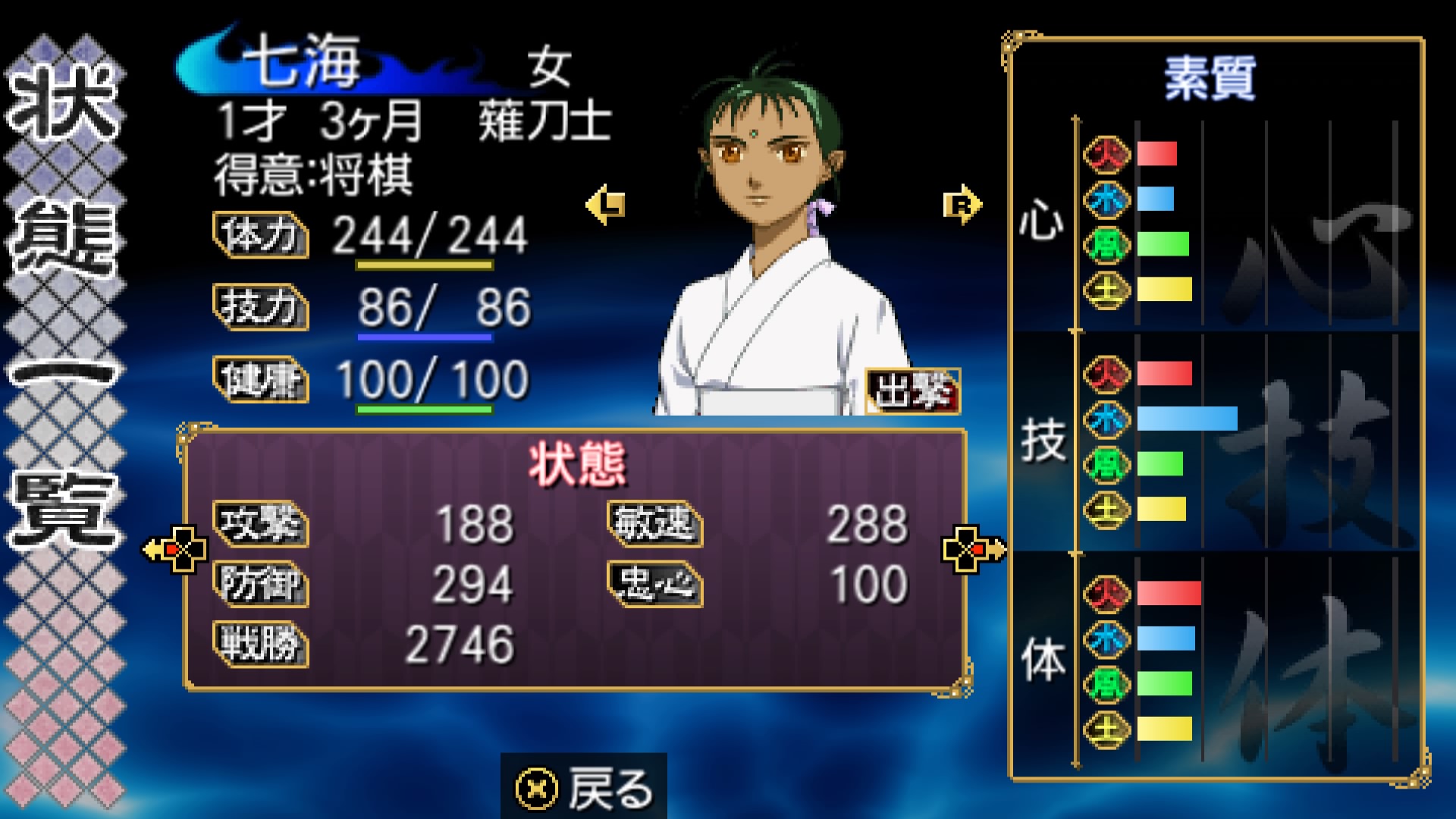This screenshot has width=1456, height=819.
Task: Flip 状態 panel to previous page arrow
Action: pyautogui.click(x=177, y=548)
